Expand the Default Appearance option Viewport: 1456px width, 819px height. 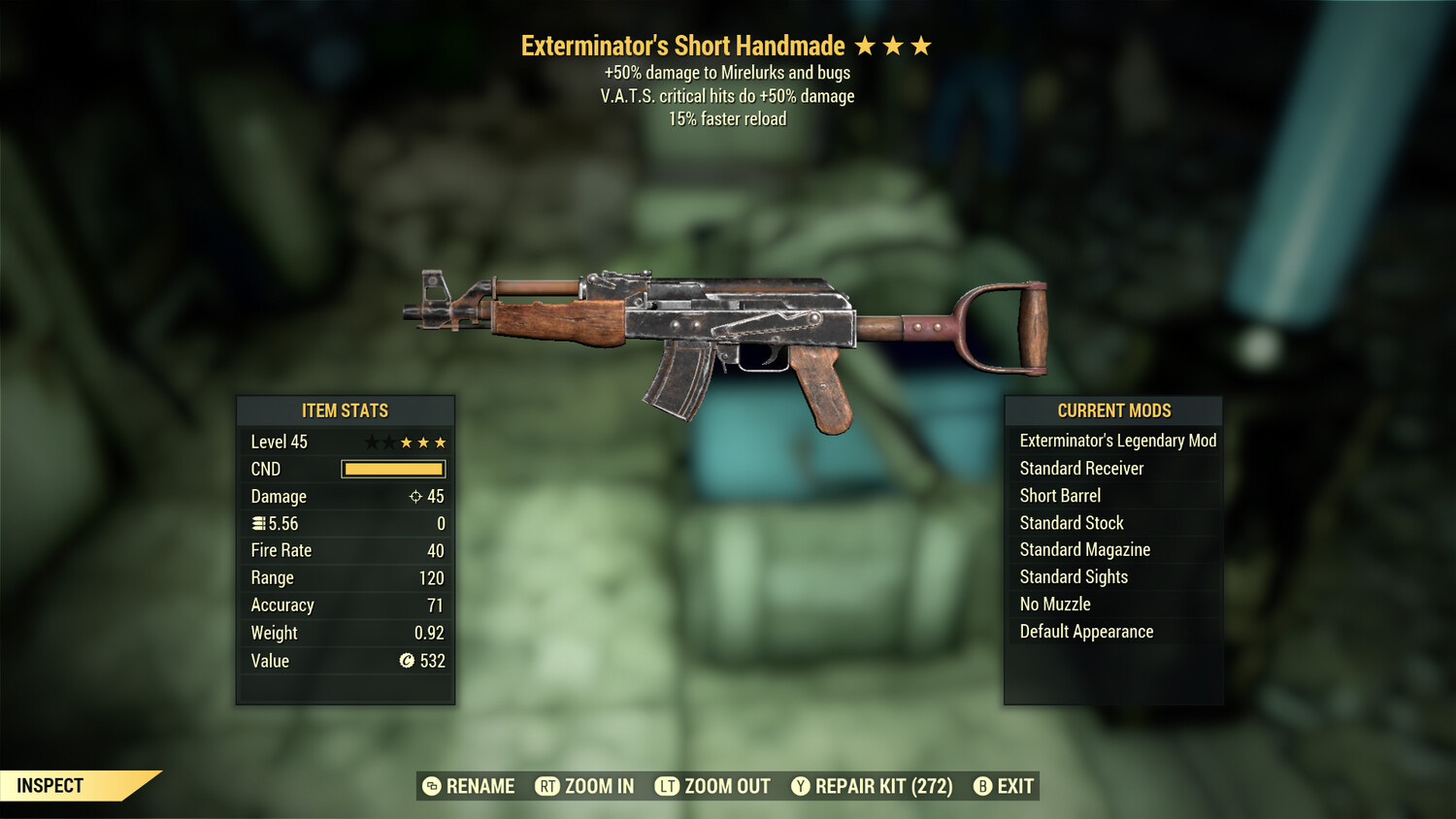click(1085, 631)
